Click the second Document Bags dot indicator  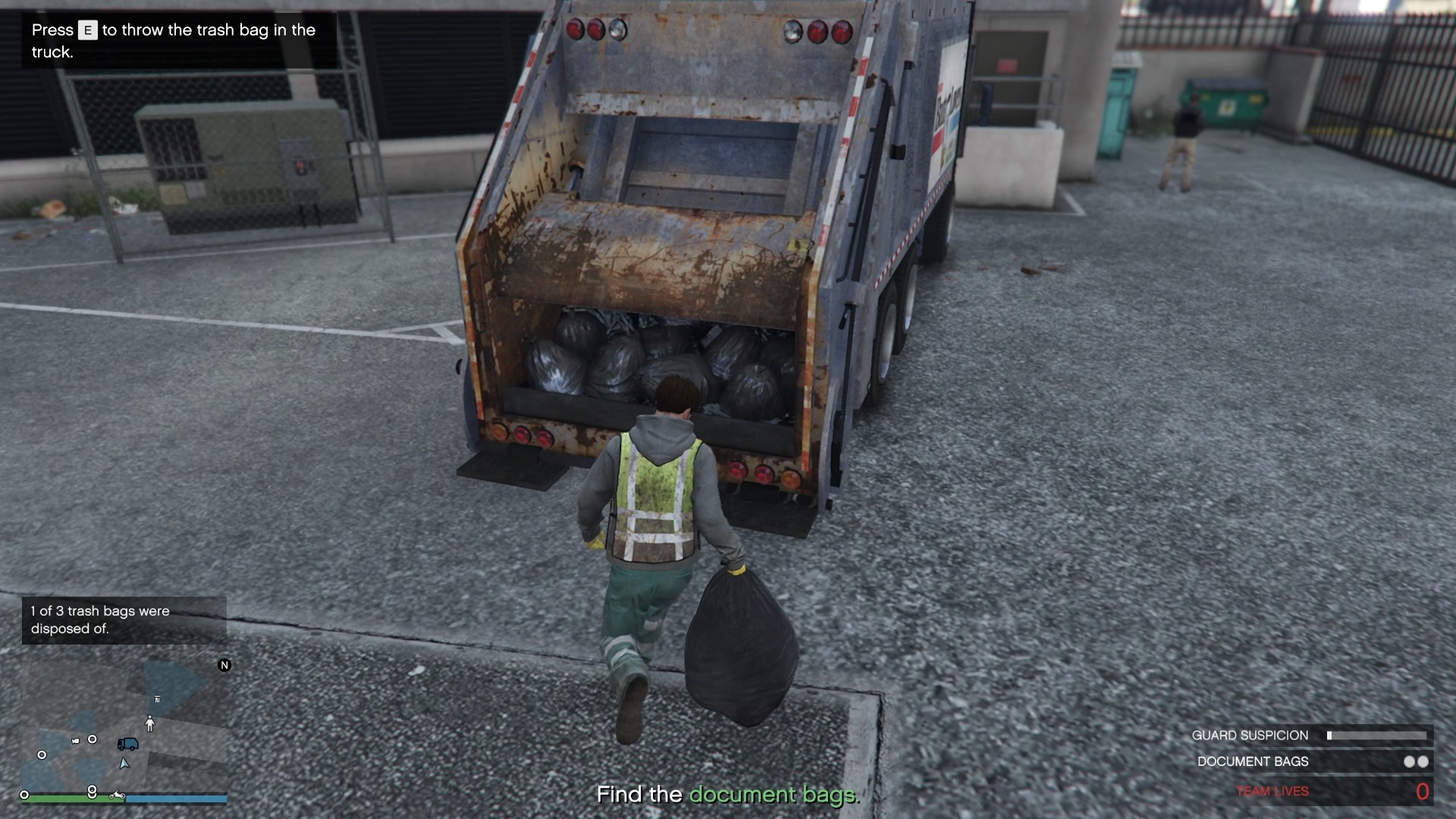click(x=1422, y=762)
